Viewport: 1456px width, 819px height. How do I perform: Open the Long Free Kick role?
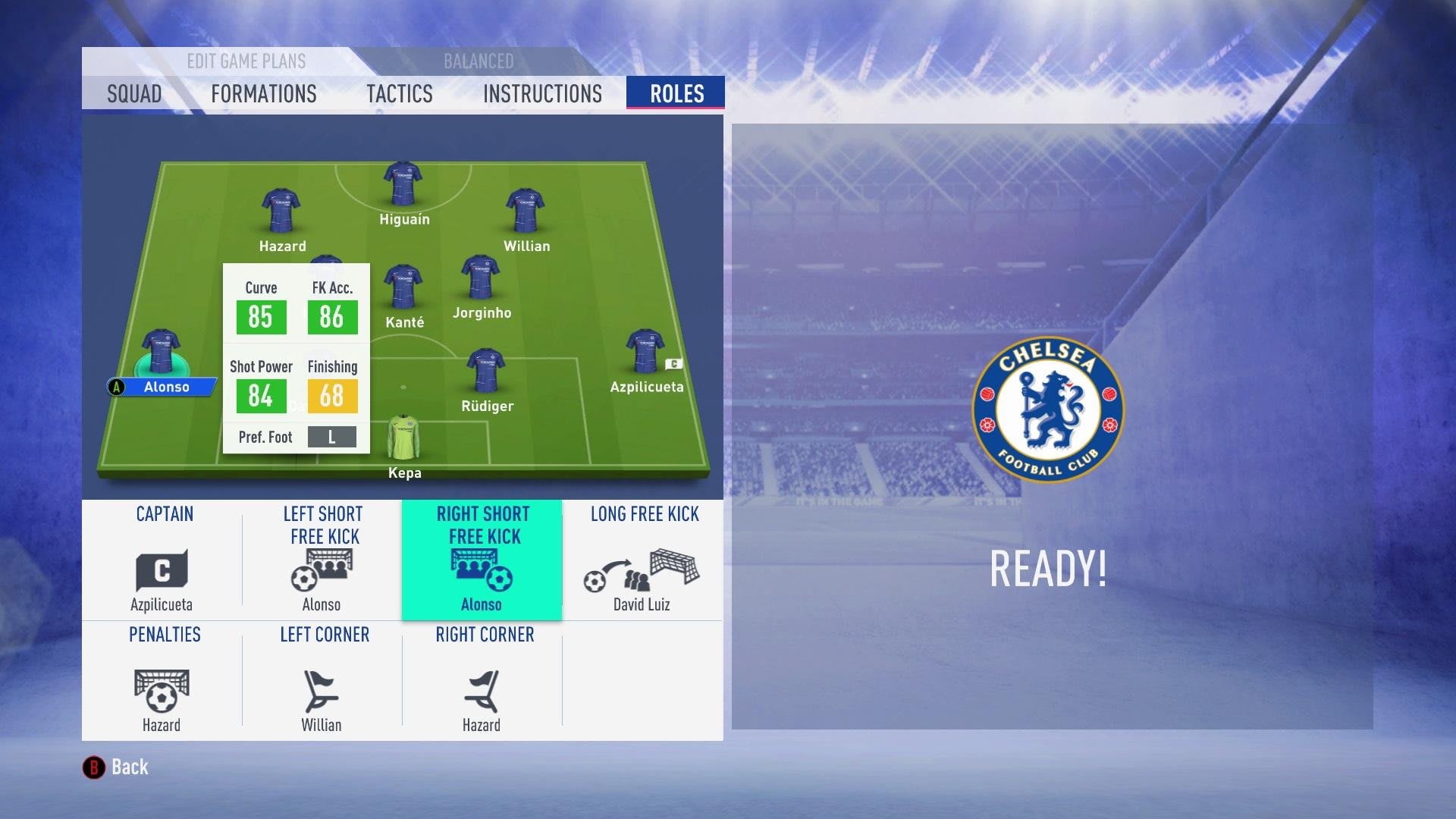click(643, 561)
